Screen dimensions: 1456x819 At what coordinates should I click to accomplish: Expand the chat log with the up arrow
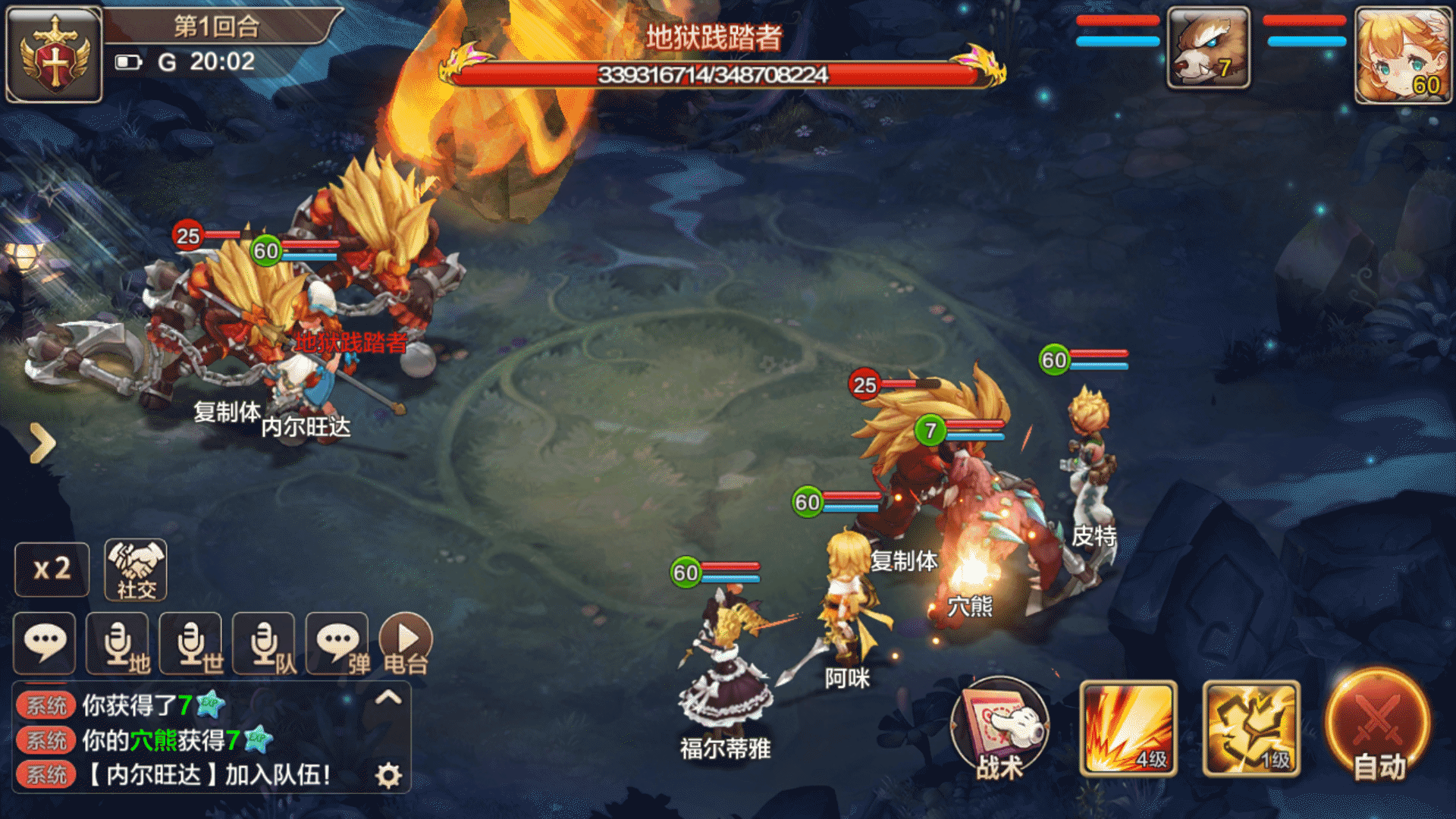point(388,697)
